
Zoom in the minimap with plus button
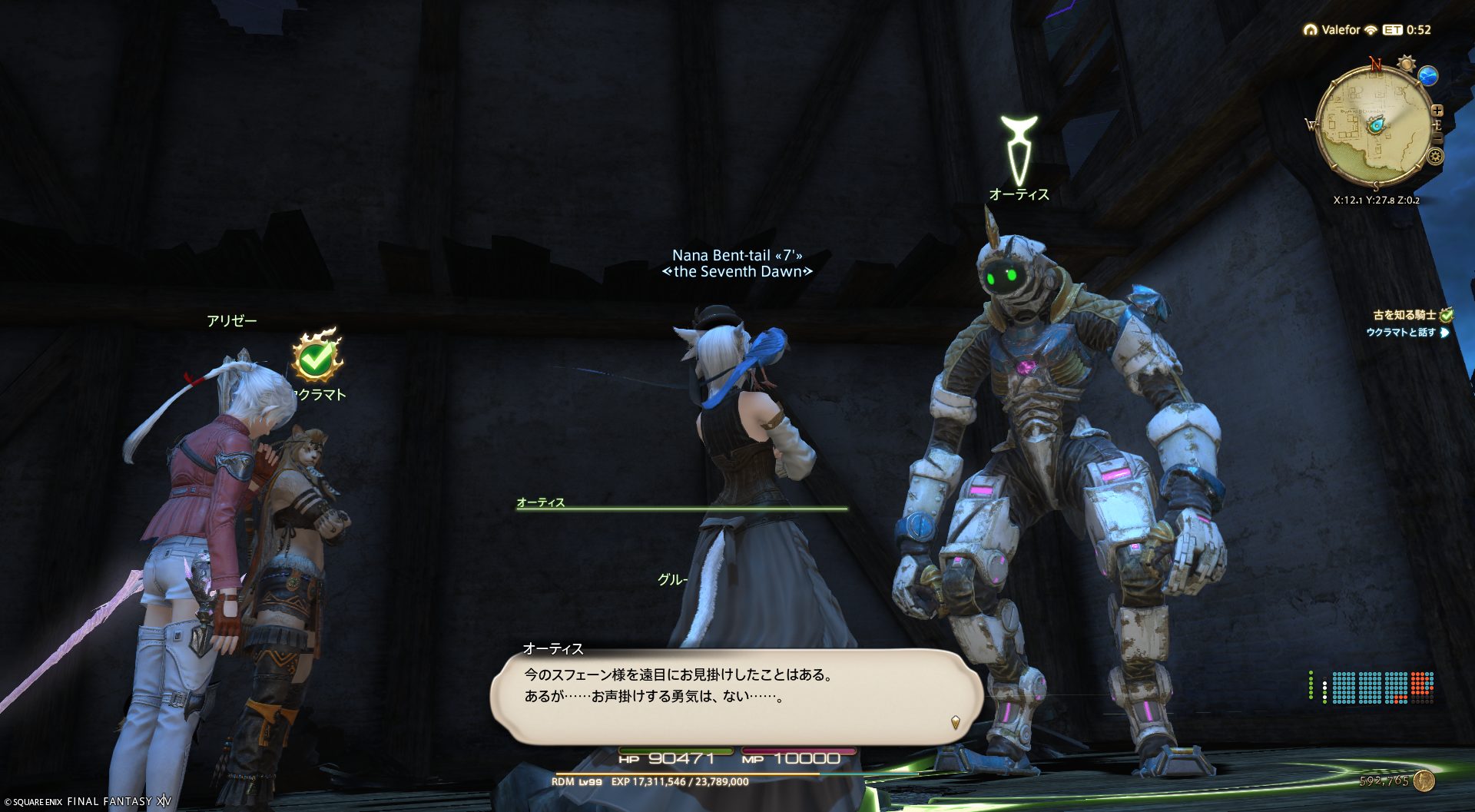click(1437, 111)
